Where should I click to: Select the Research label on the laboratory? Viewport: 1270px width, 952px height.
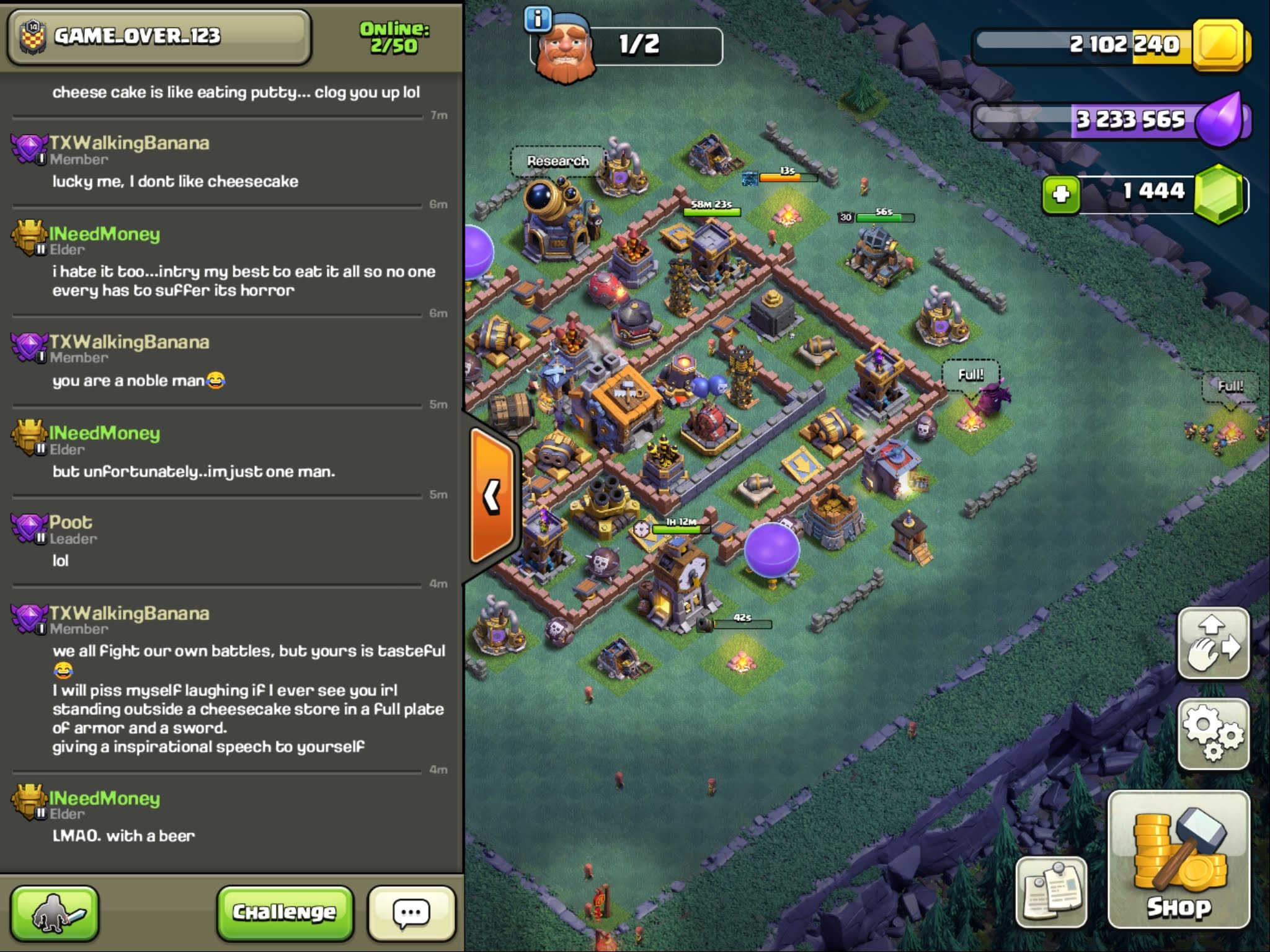click(x=557, y=161)
